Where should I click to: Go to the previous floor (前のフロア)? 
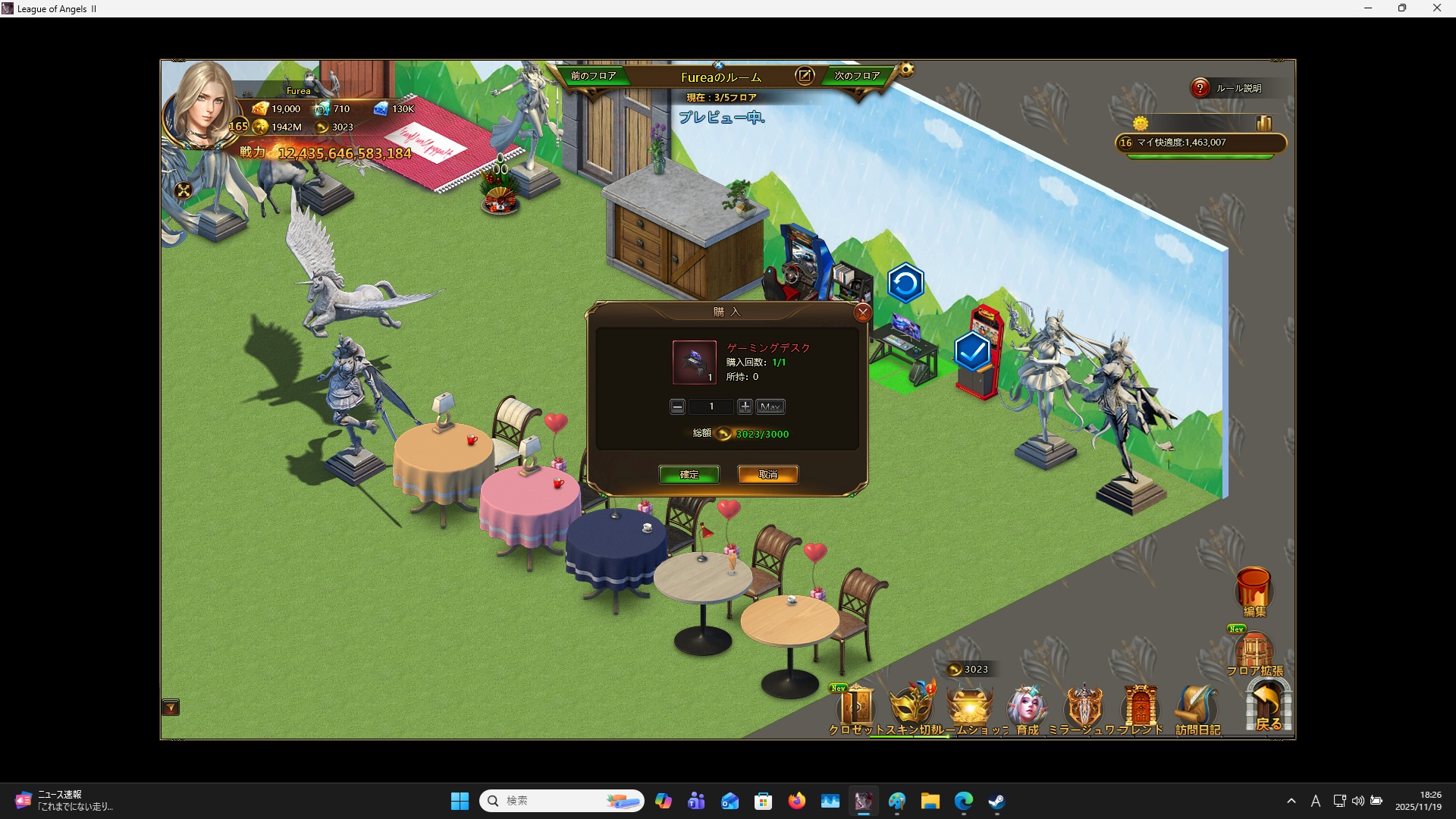(x=593, y=76)
